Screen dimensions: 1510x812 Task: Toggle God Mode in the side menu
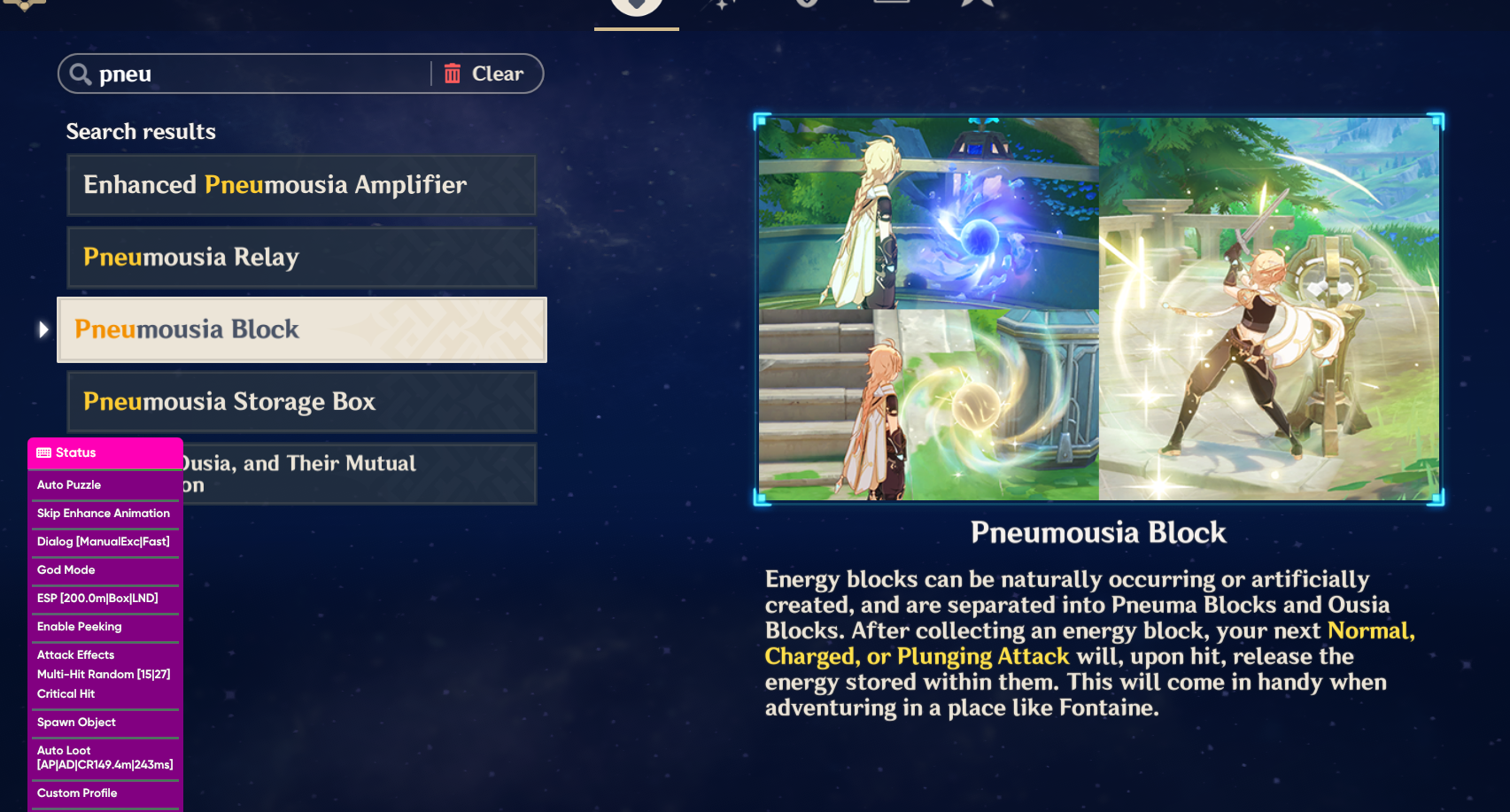point(66,570)
